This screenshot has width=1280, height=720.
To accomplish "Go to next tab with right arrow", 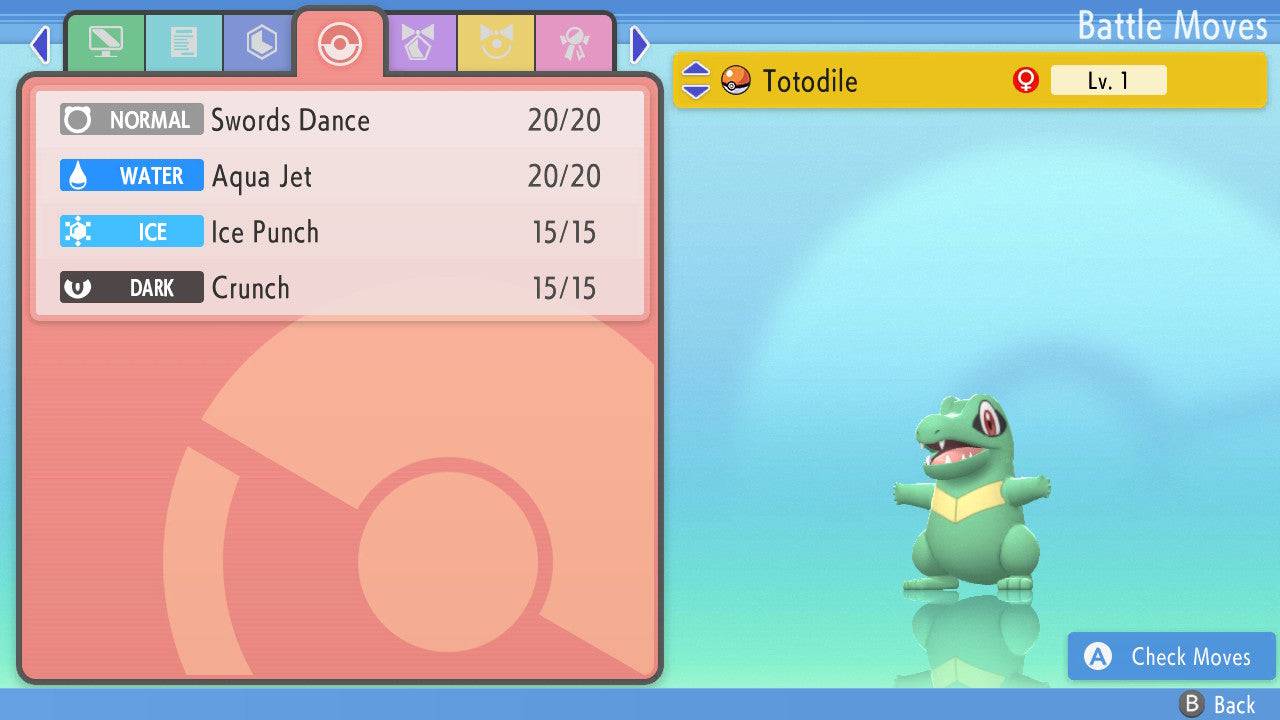I will tap(640, 44).
